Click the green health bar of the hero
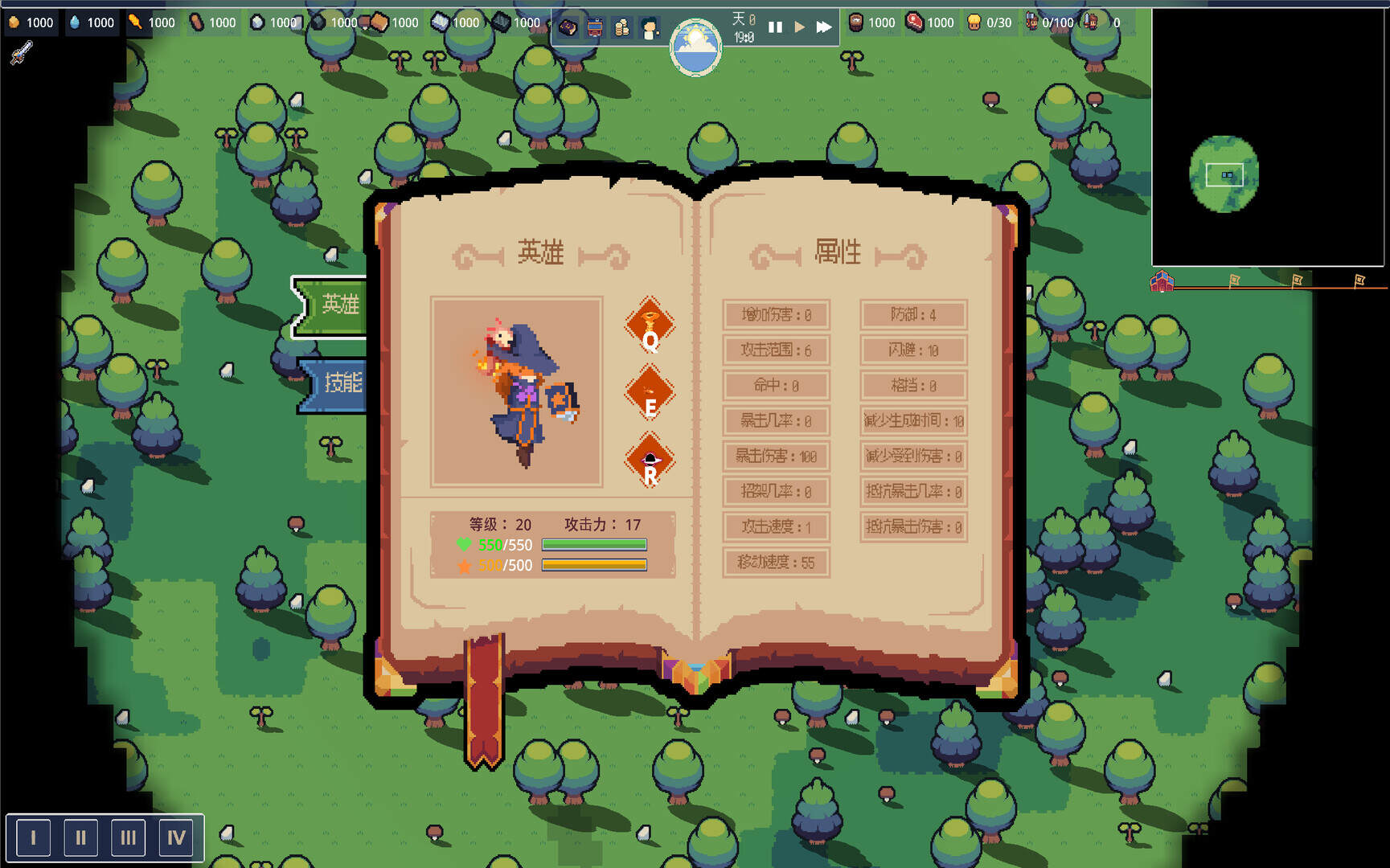 (x=594, y=544)
